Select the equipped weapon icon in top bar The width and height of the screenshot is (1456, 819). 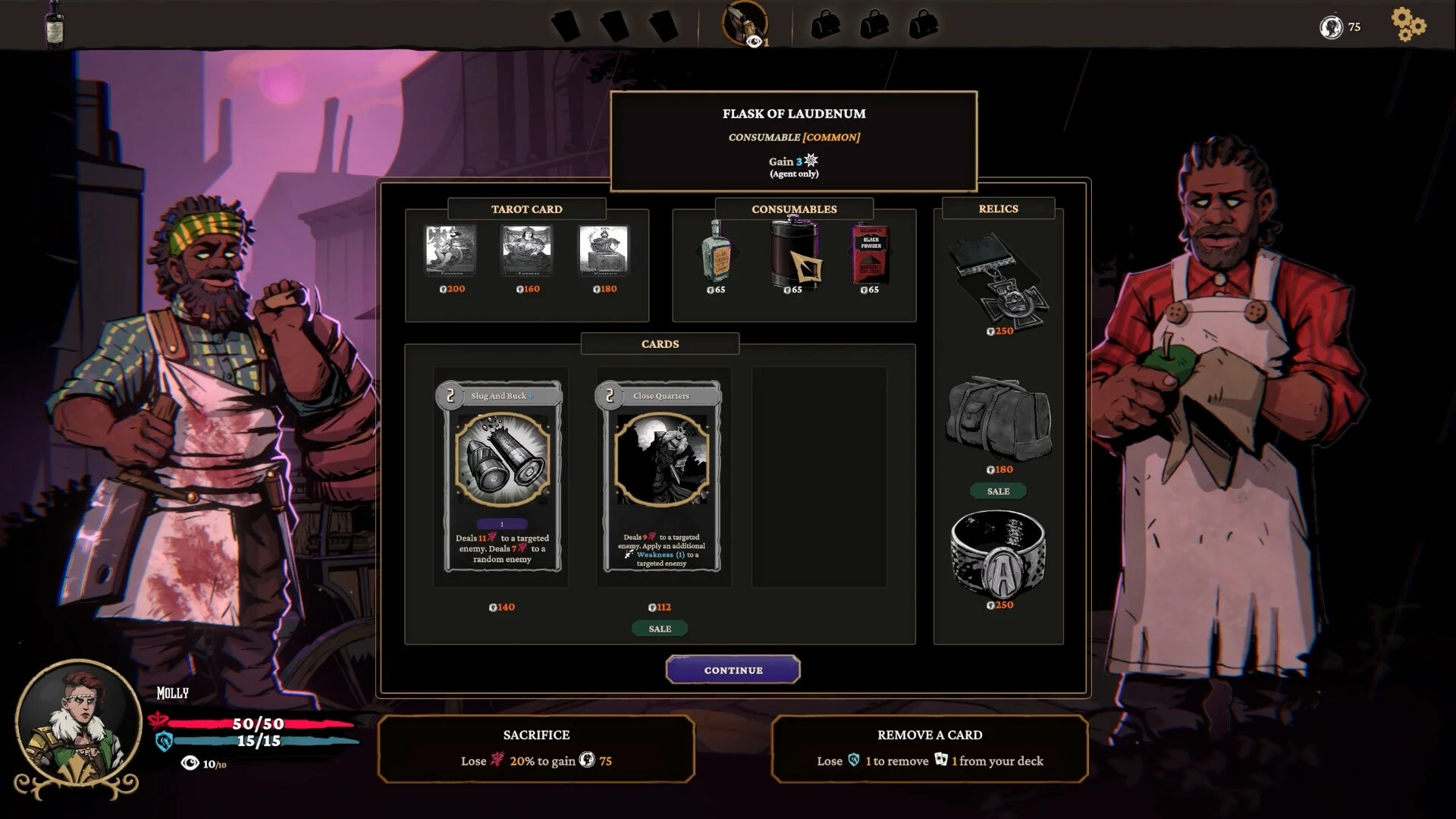744,24
